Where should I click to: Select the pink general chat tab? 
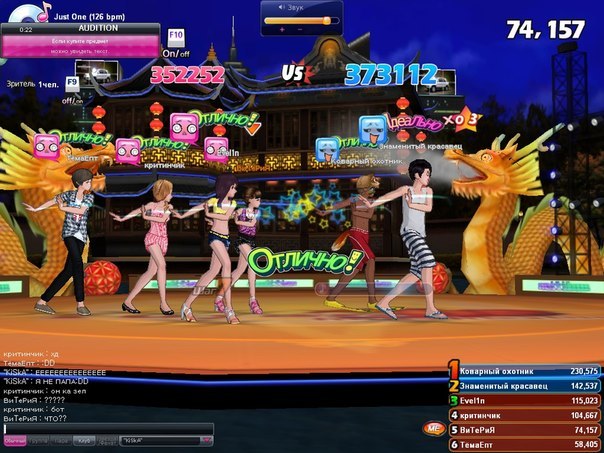click(x=14, y=441)
